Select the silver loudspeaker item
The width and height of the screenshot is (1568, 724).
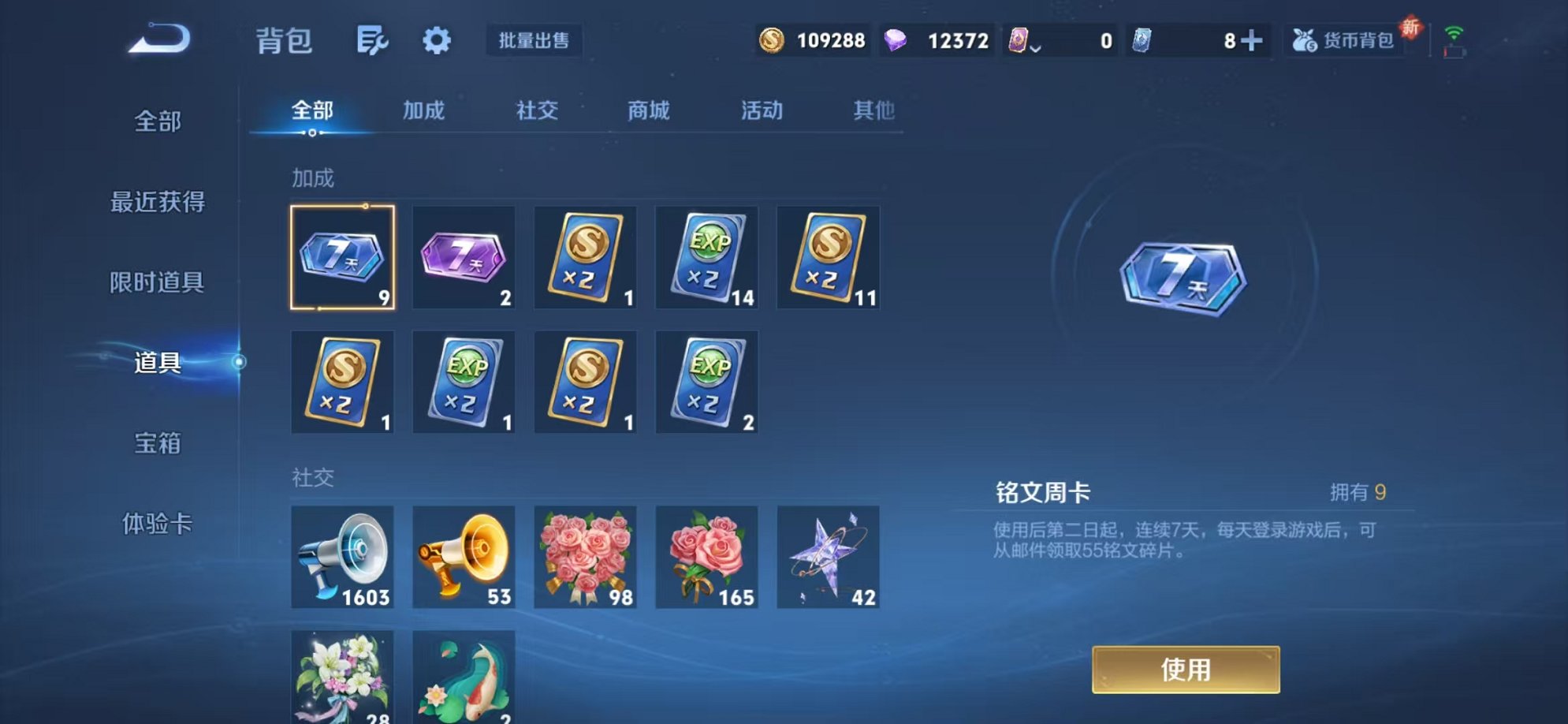click(342, 558)
